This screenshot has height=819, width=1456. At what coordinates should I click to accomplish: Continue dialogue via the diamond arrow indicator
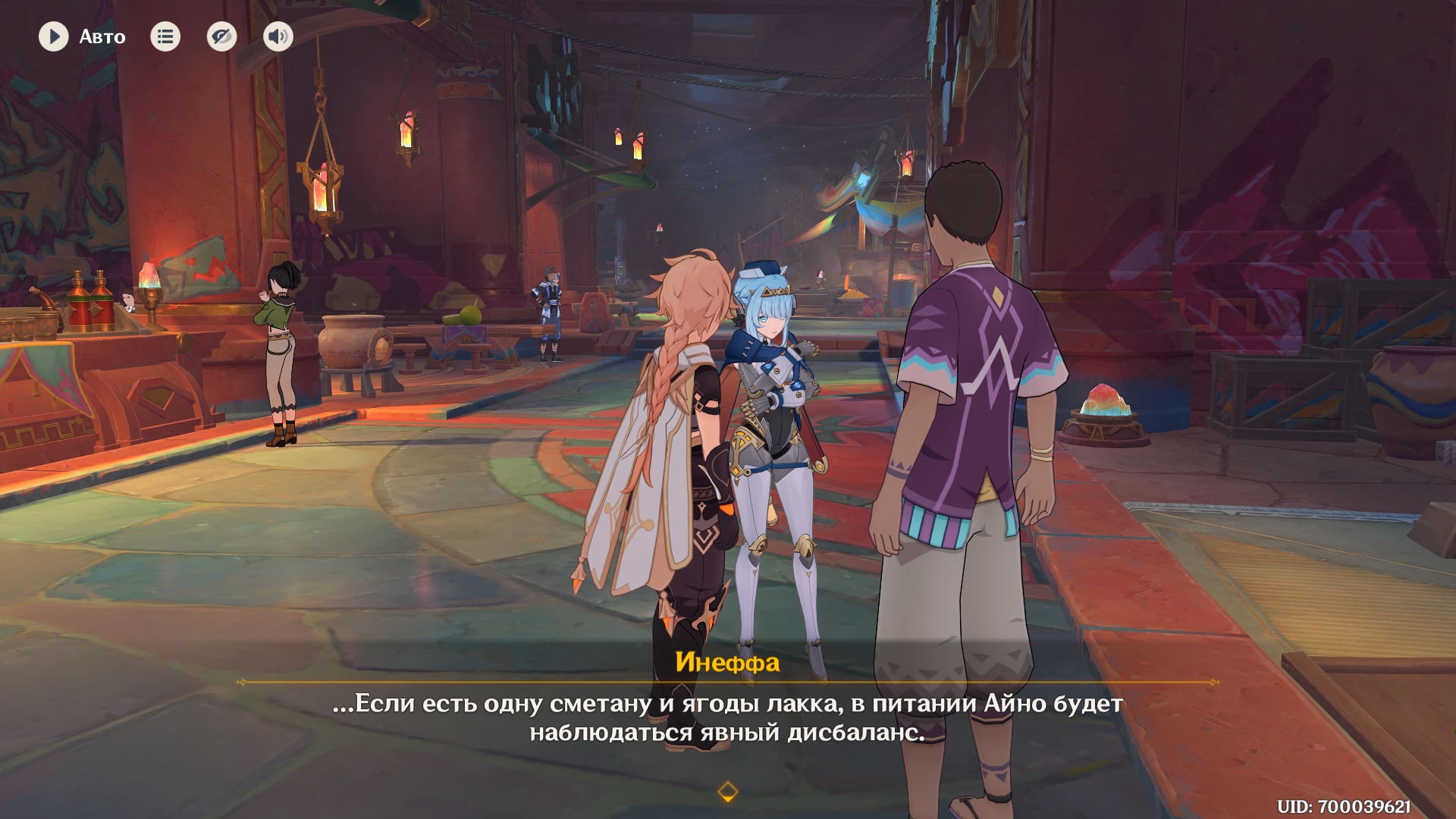click(x=727, y=792)
